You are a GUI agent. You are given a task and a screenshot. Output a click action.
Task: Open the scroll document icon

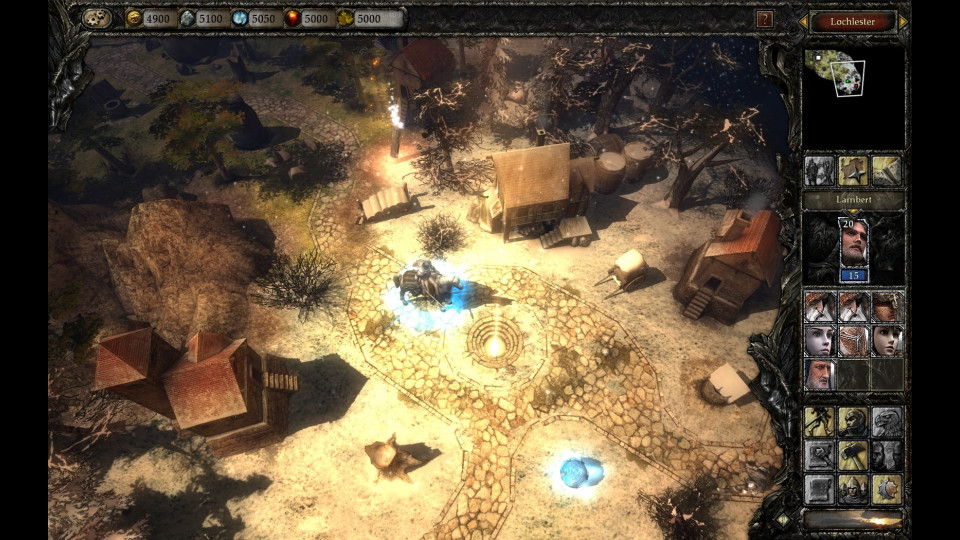click(820, 488)
